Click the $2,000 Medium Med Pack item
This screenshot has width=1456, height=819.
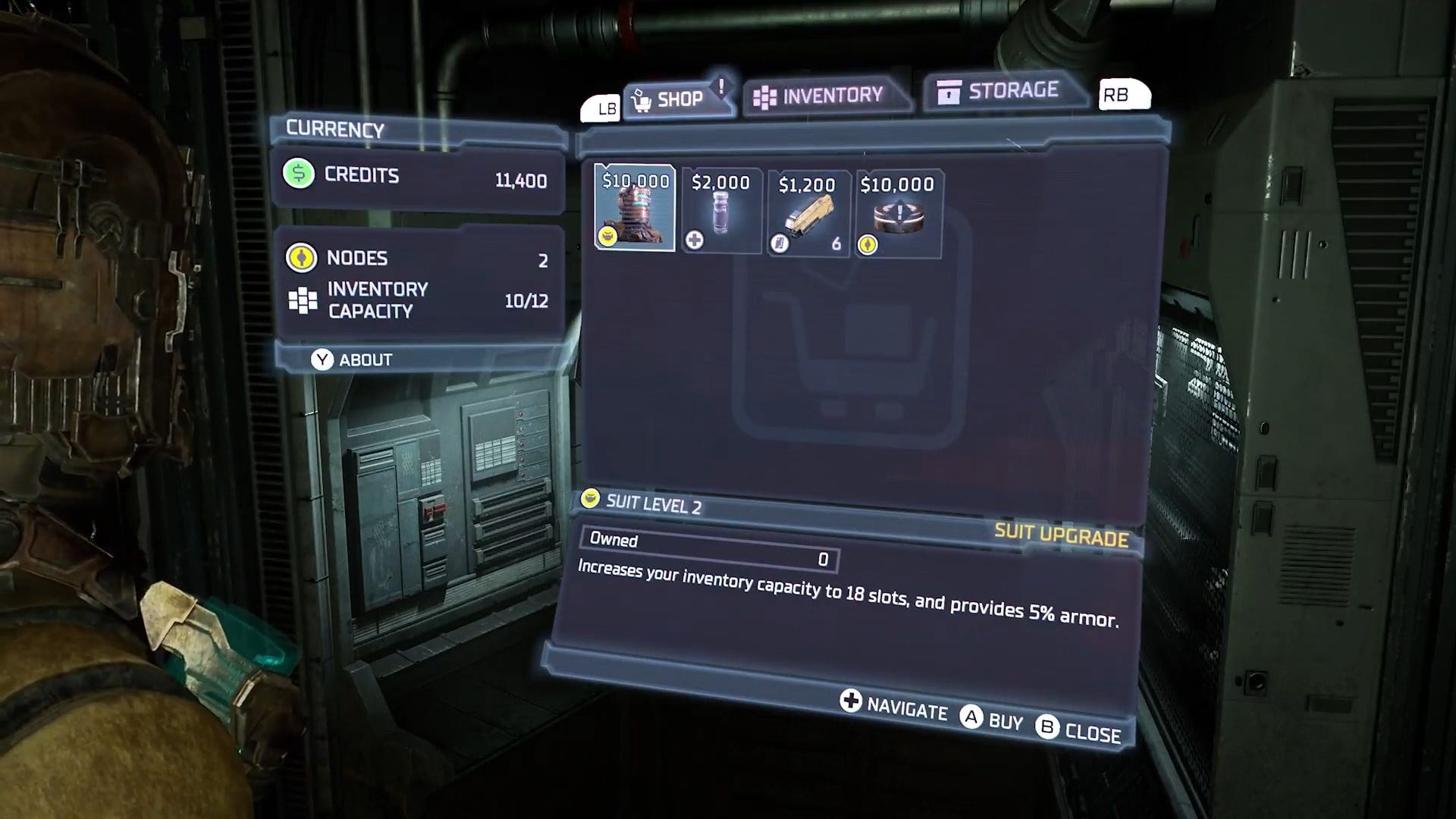pyautogui.click(x=720, y=211)
